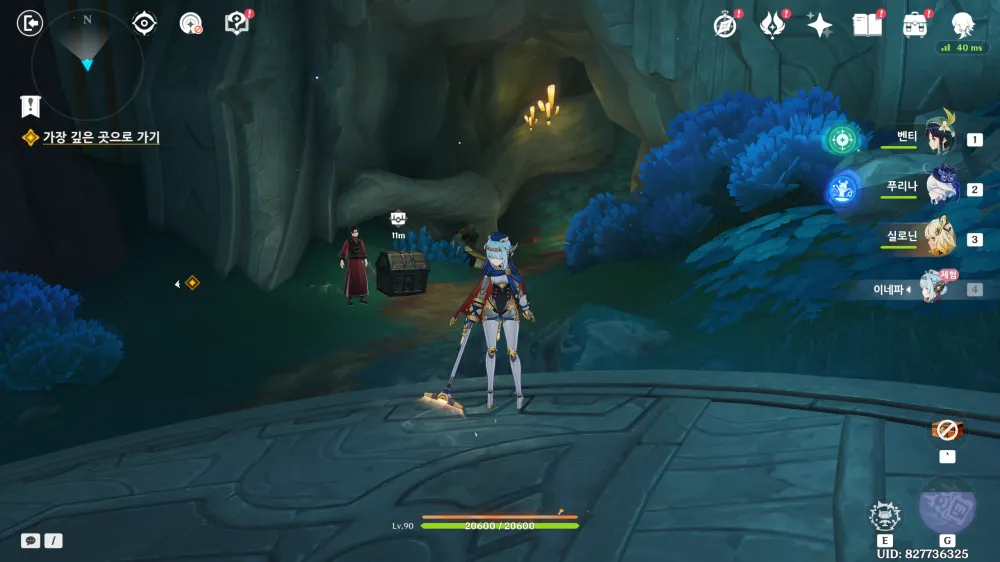This screenshot has width=1000, height=562.
Task: Open the book handbook icon
Action: [x=866, y=25]
